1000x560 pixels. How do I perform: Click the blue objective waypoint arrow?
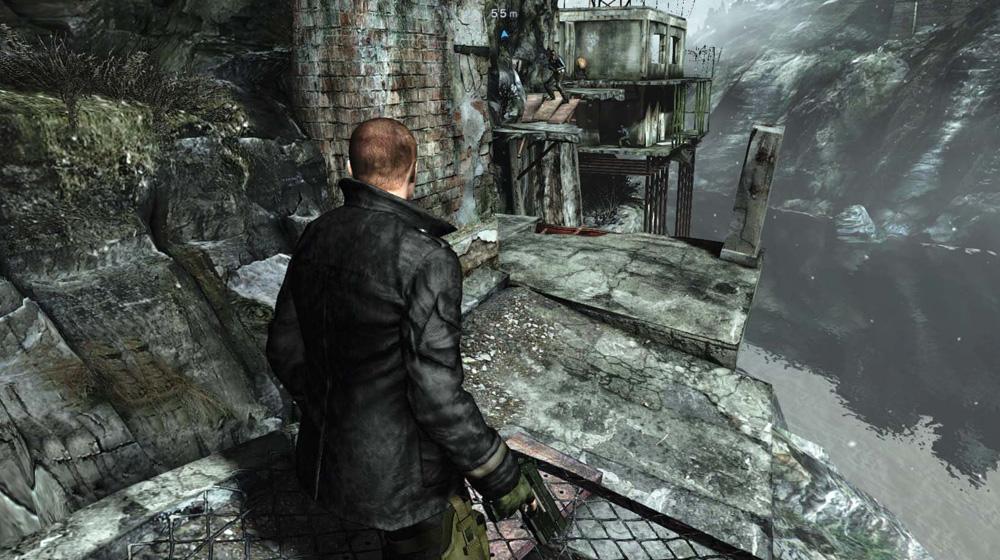click(505, 32)
